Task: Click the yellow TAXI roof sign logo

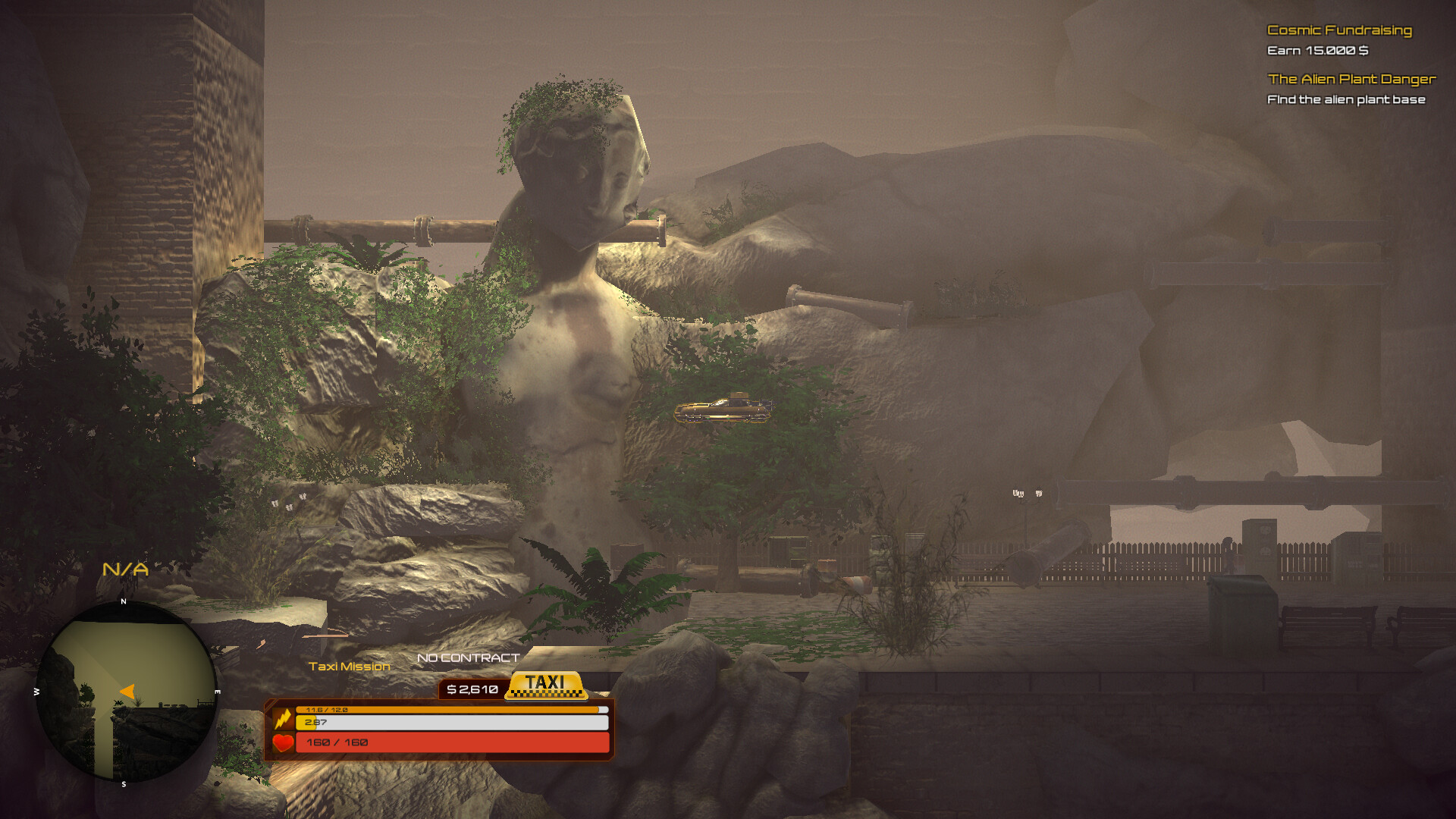Action: click(548, 685)
